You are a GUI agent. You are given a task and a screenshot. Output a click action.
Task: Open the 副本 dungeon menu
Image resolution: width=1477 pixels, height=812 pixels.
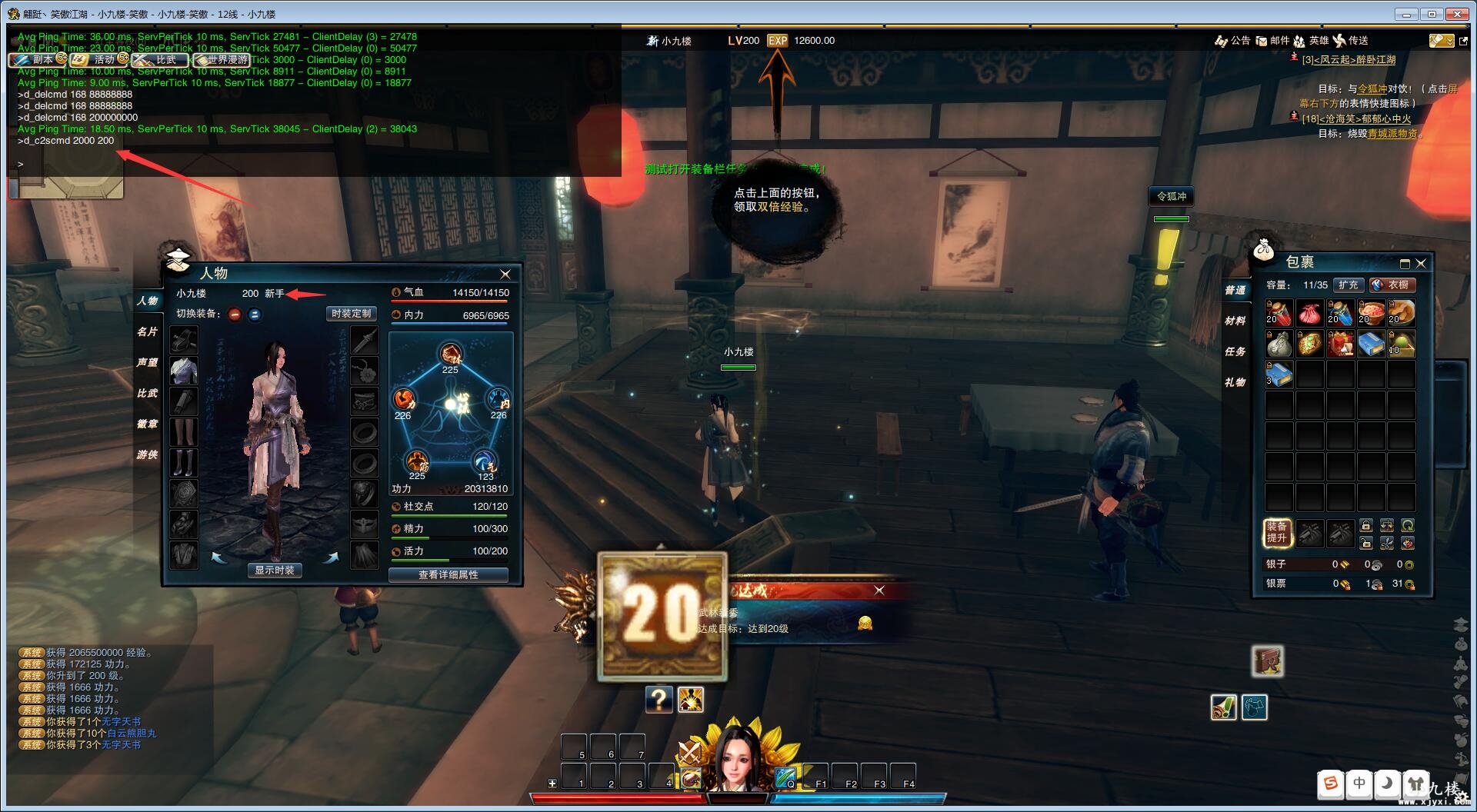coord(36,59)
